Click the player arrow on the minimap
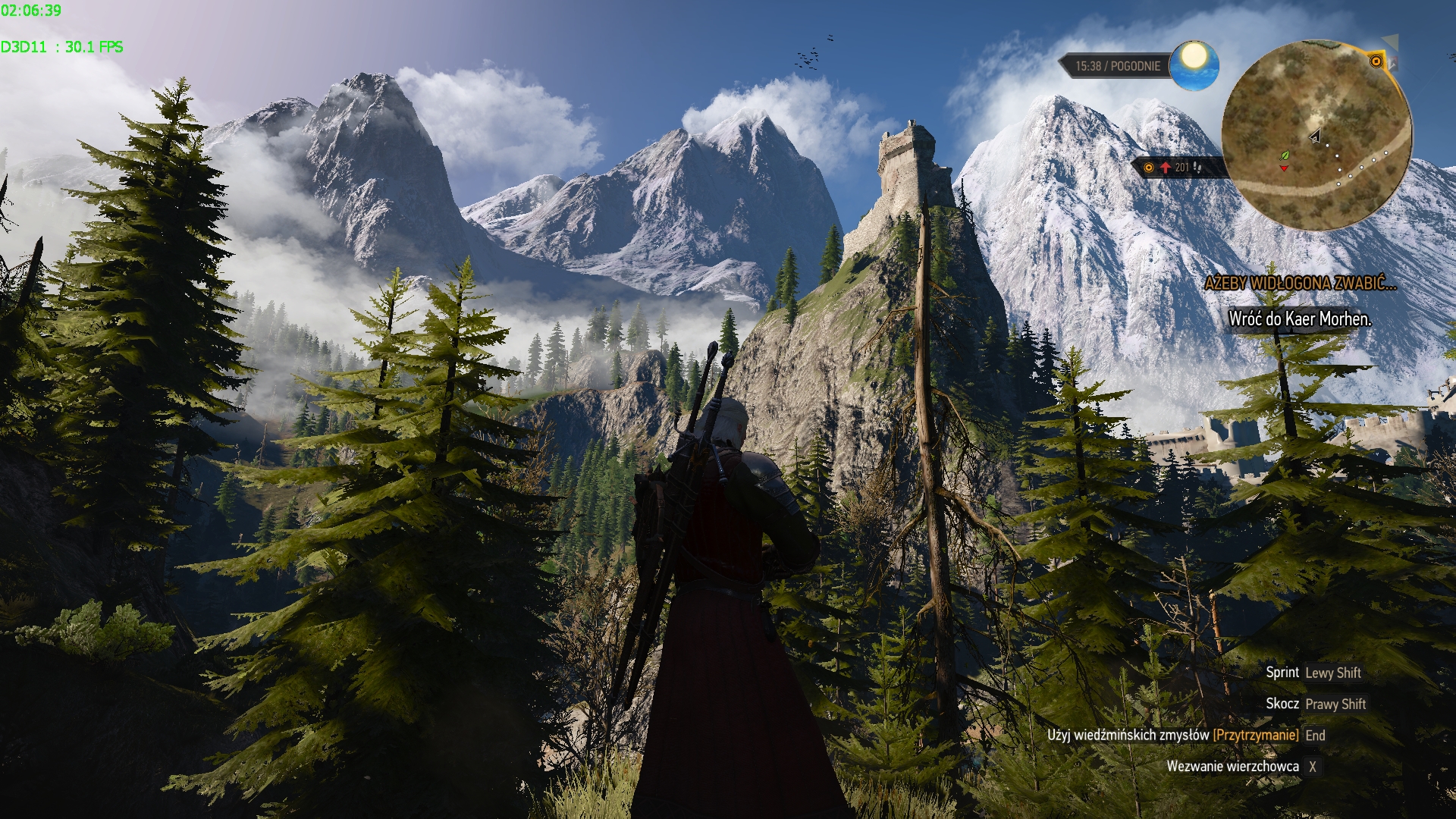This screenshot has width=1456, height=819. (1316, 136)
